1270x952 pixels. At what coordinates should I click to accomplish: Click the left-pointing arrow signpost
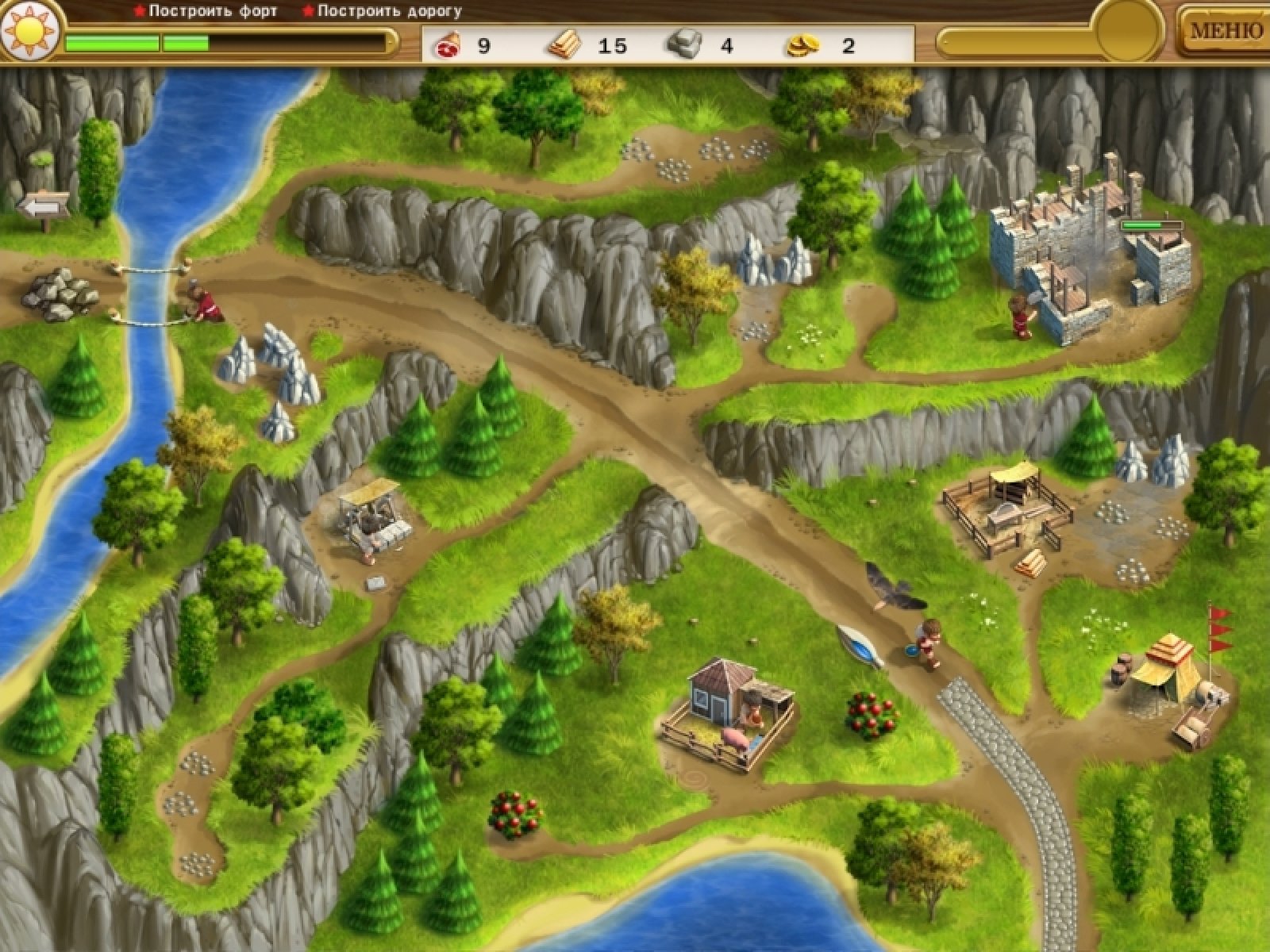[x=44, y=208]
